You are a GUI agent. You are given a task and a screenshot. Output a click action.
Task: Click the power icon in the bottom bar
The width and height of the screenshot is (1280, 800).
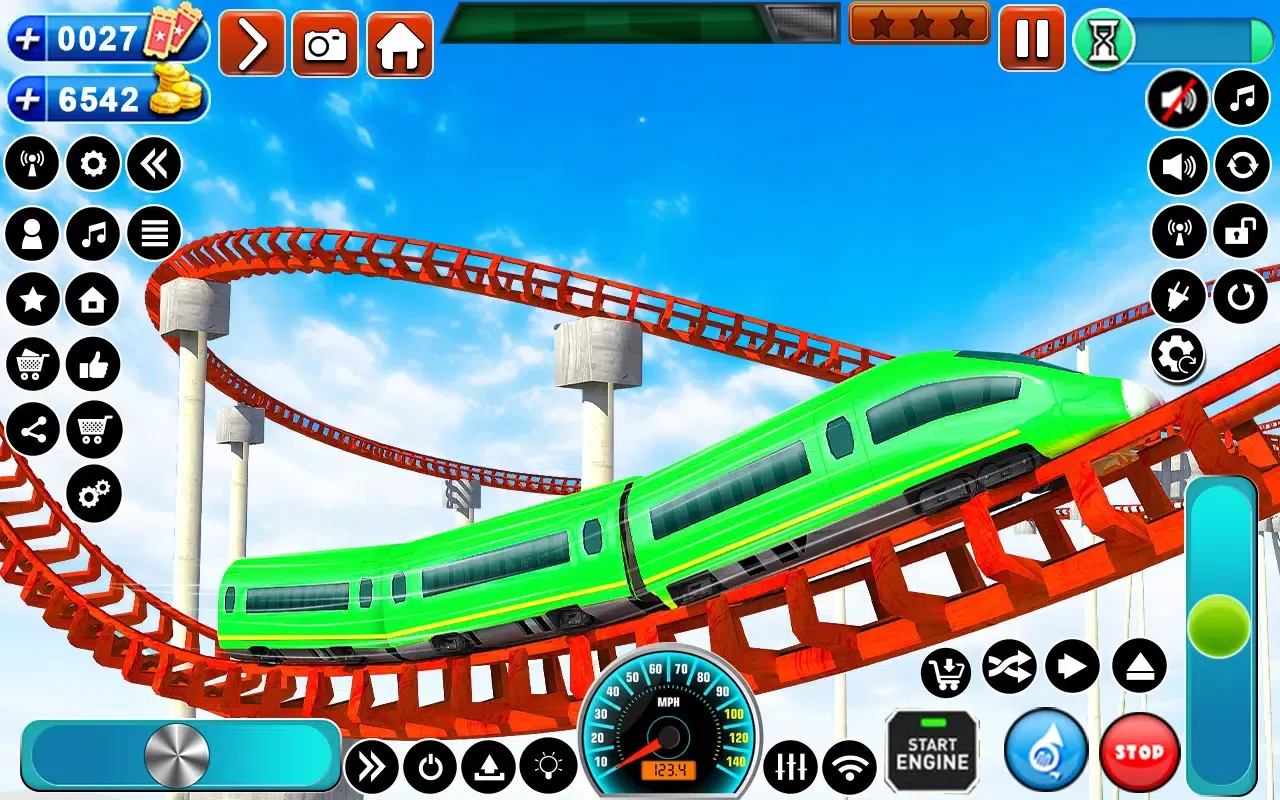coord(430,767)
